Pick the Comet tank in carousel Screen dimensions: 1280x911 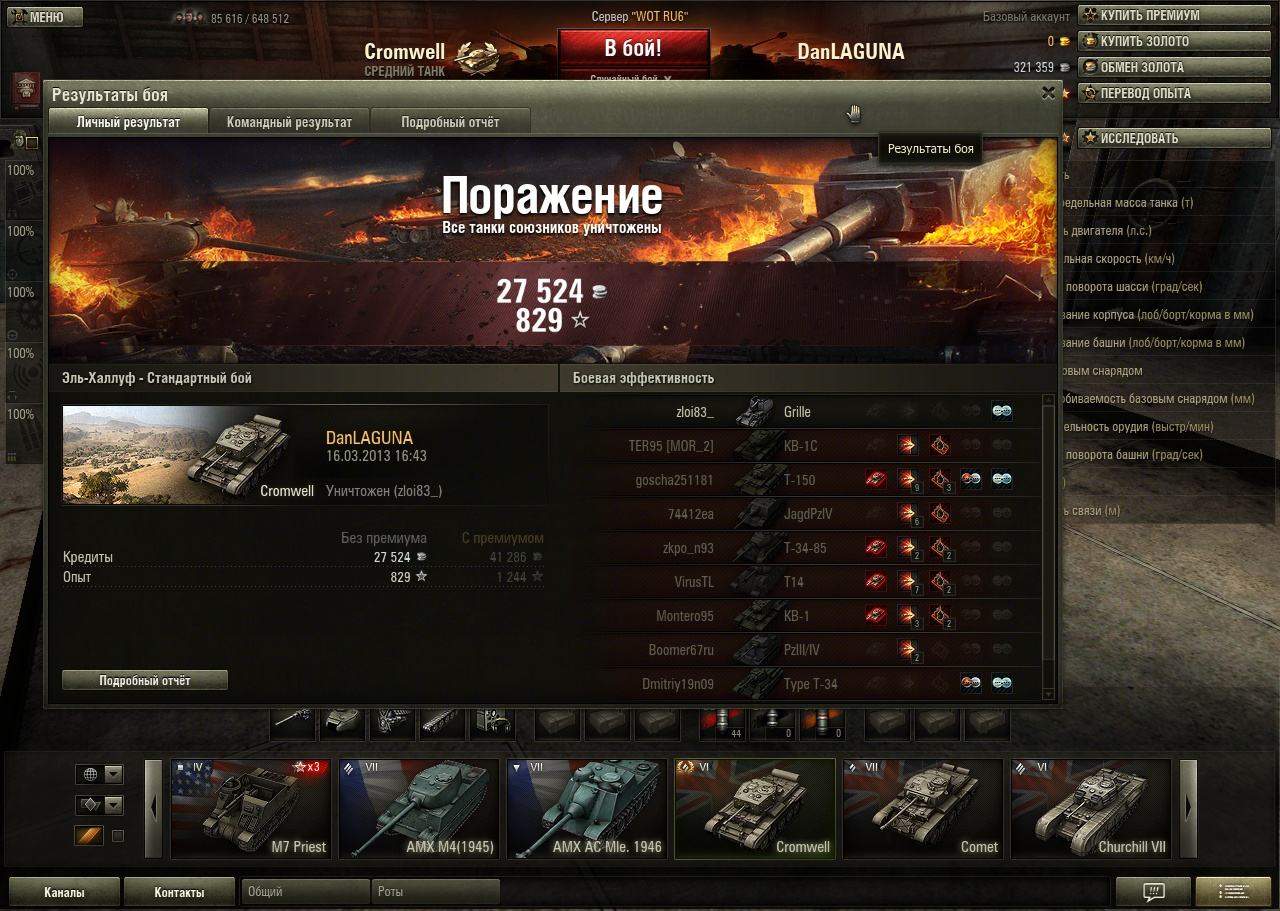922,808
